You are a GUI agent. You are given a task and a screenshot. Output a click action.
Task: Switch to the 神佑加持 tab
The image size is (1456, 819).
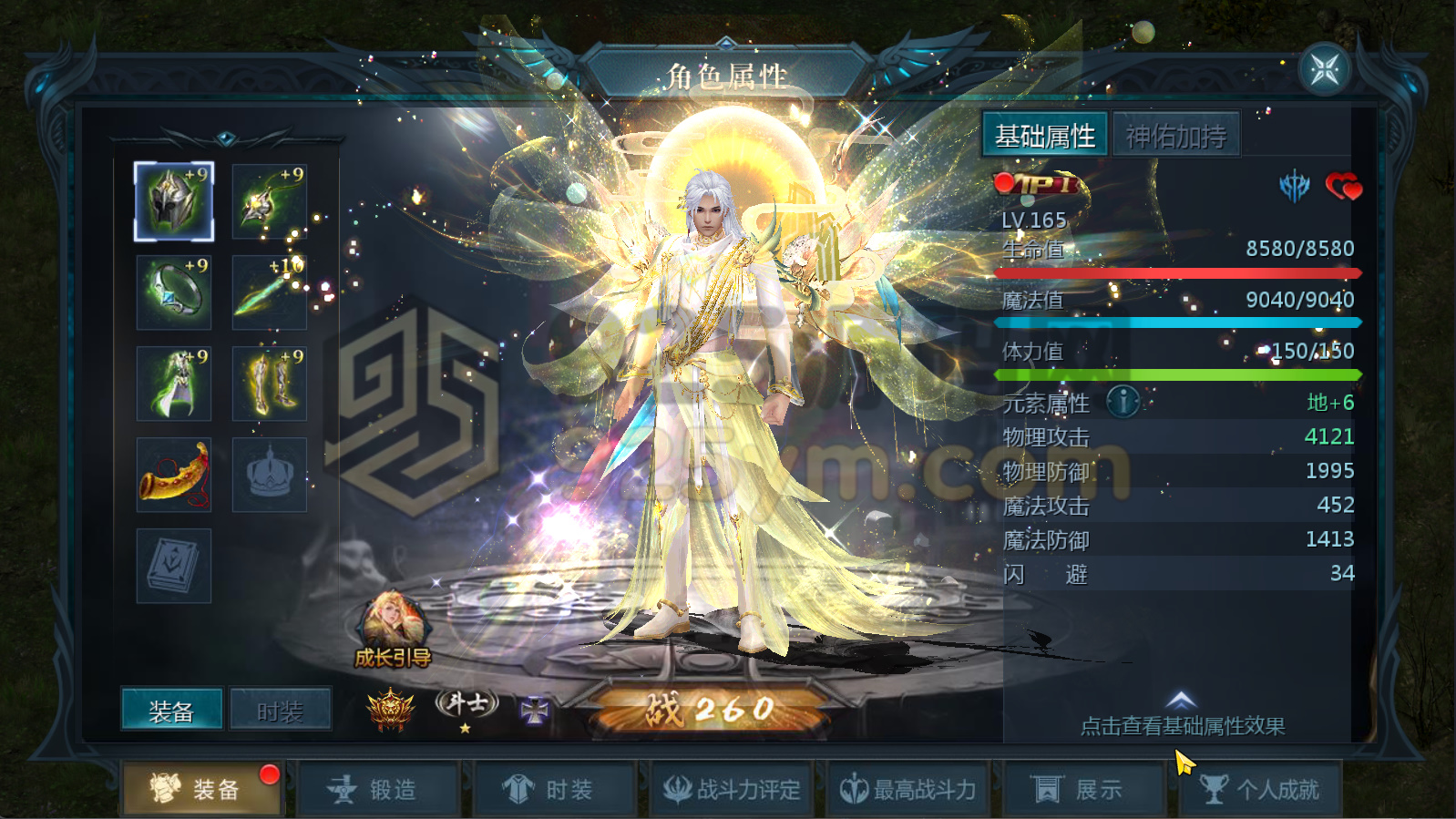point(1176,134)
